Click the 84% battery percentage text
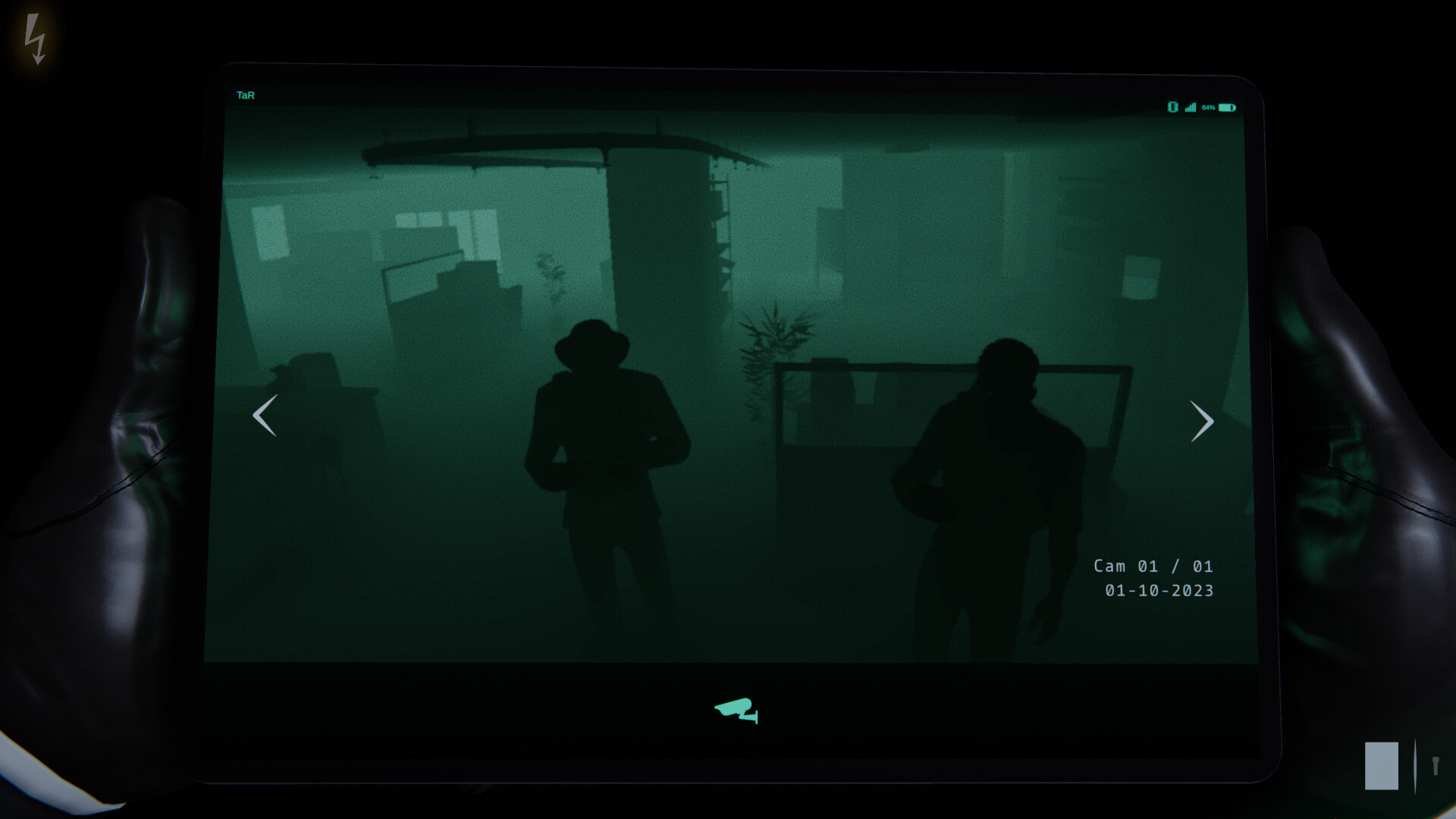Screen dimensions: 1456x819 pyautogui.click(x=1209, y=108)
